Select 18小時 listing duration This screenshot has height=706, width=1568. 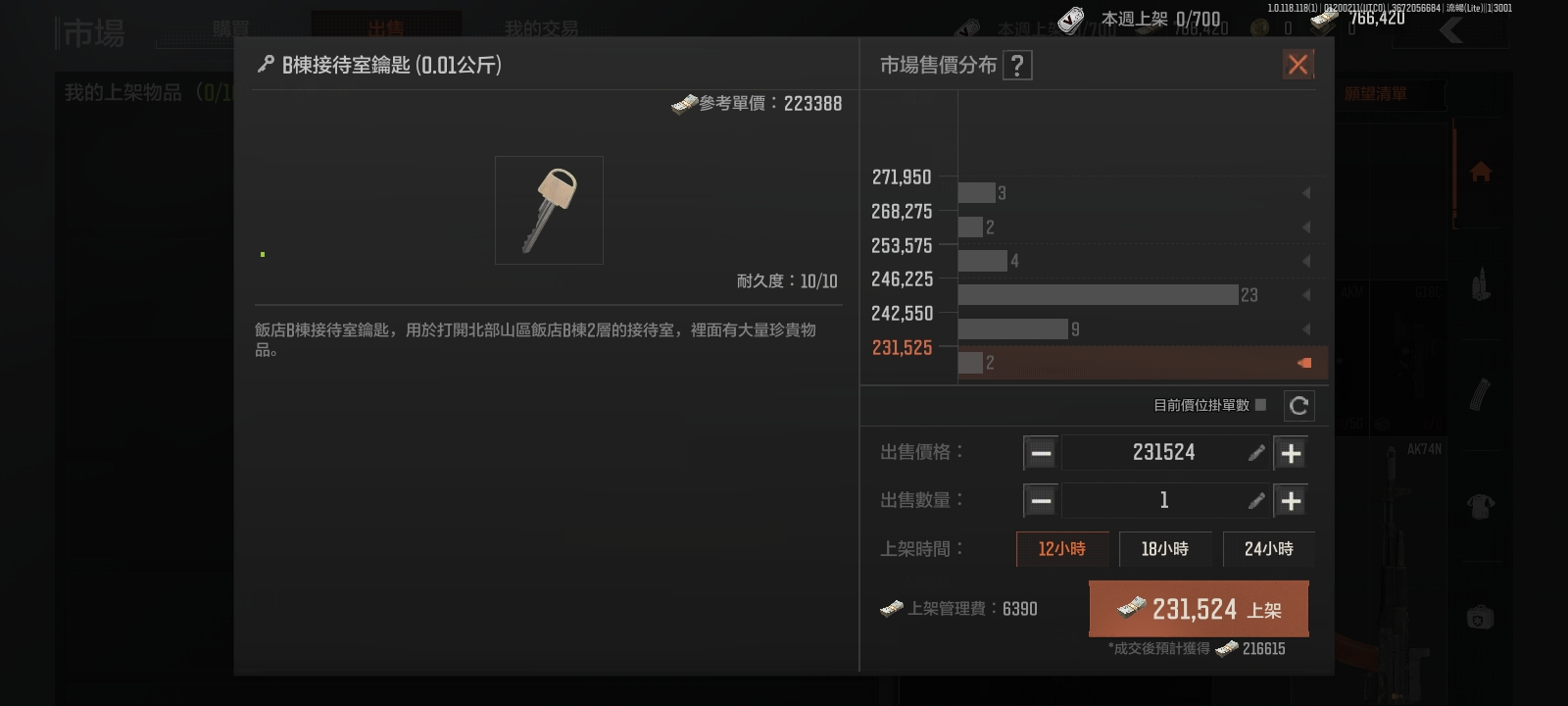click(x=1165, y=549)
